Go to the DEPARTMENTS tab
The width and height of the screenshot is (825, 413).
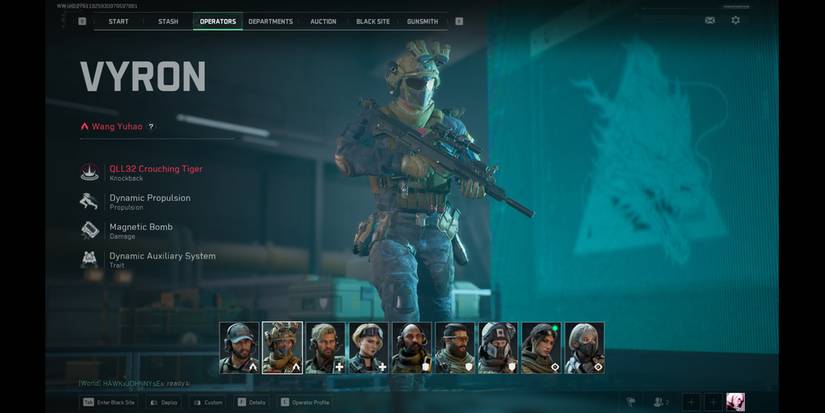click(270, 21)
